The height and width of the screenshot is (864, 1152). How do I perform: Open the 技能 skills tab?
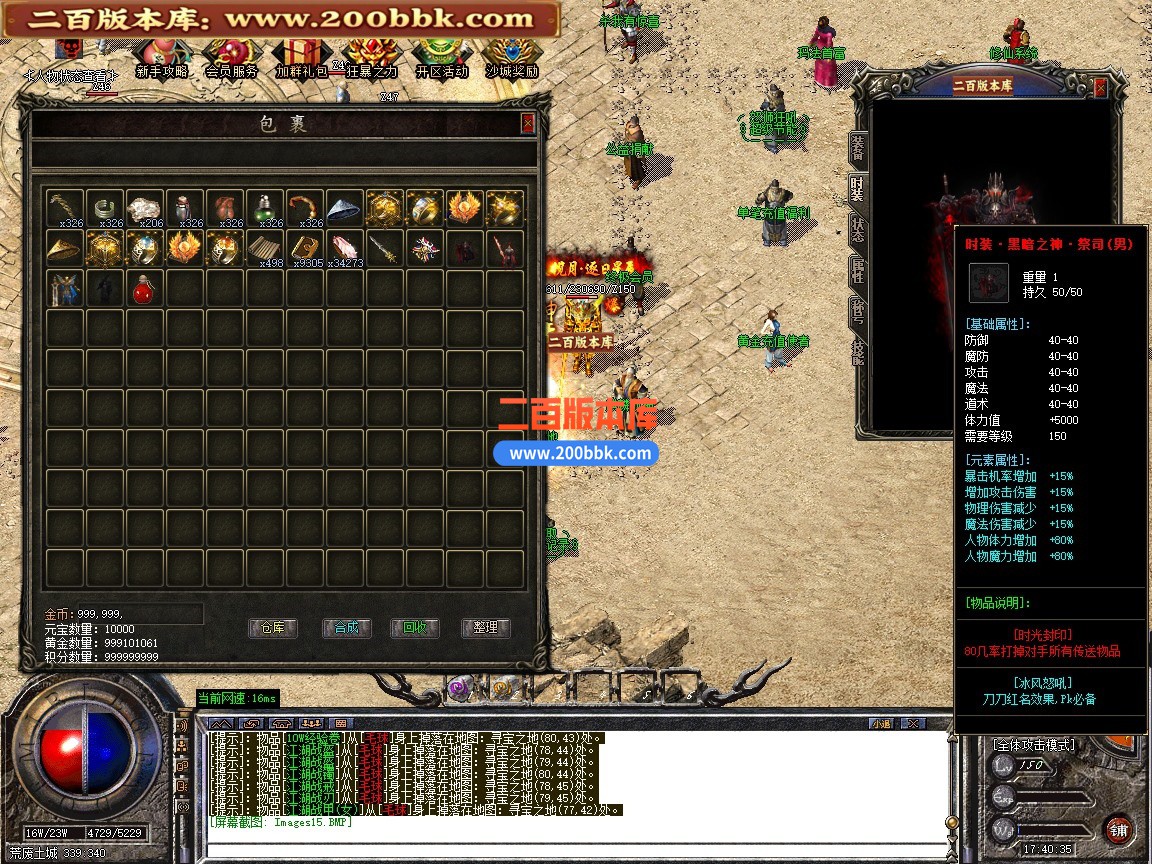tap(858, 351)
